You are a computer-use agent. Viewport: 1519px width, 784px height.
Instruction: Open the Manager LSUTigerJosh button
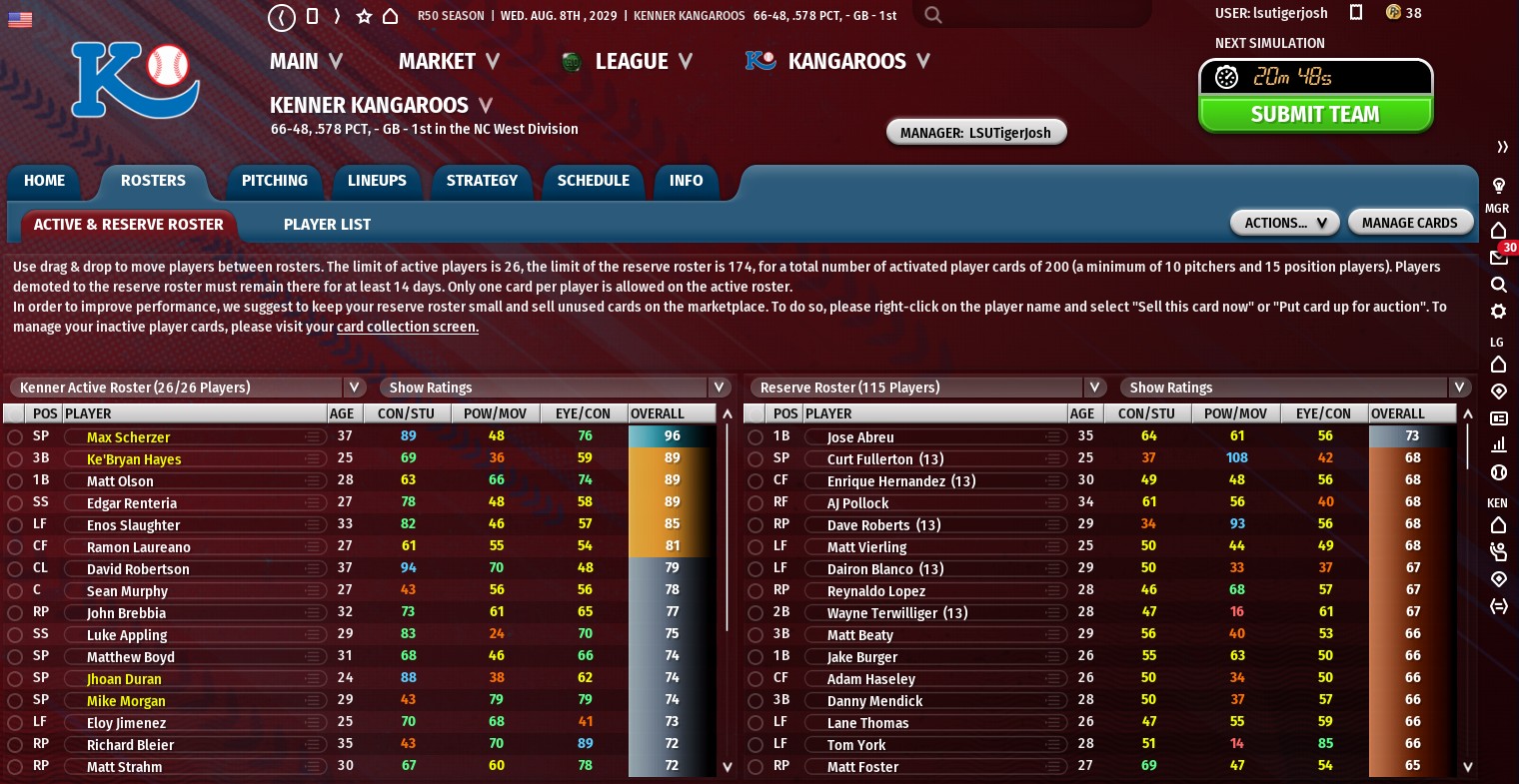(x=975, y=132)
